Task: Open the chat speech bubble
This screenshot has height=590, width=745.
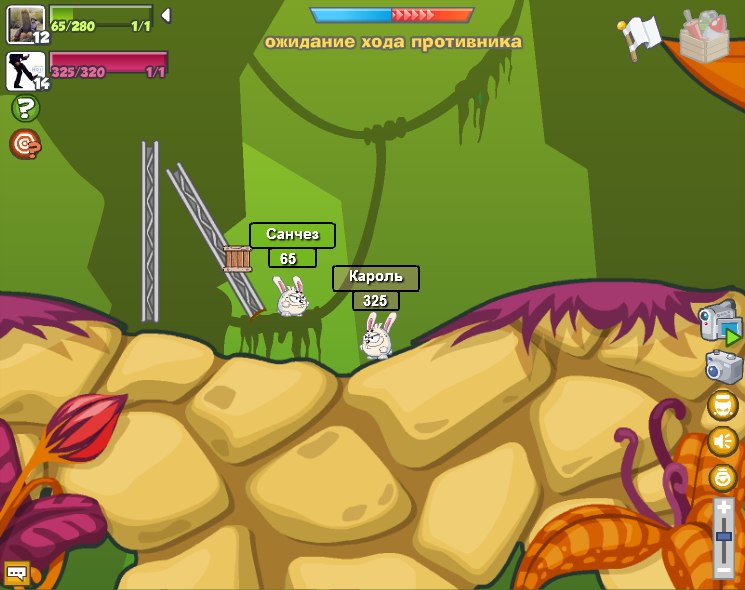Action: coord(16,573)
